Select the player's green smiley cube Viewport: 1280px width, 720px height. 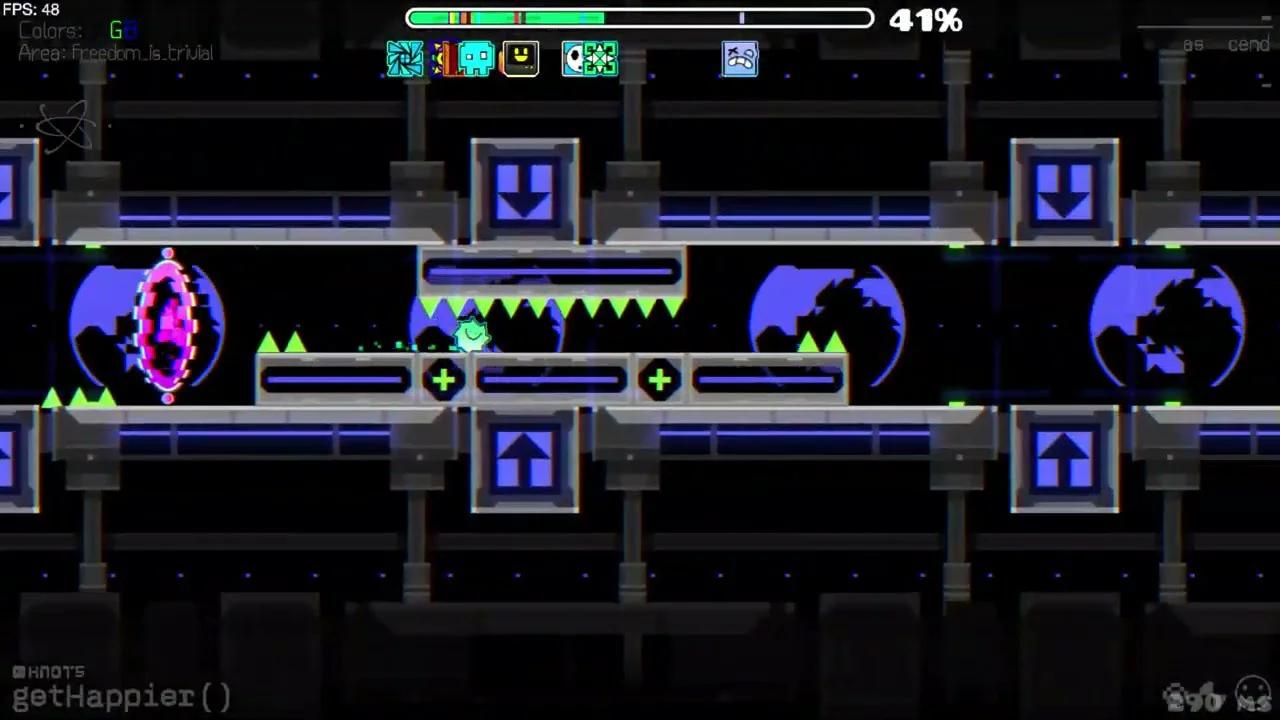coord(470,333)
